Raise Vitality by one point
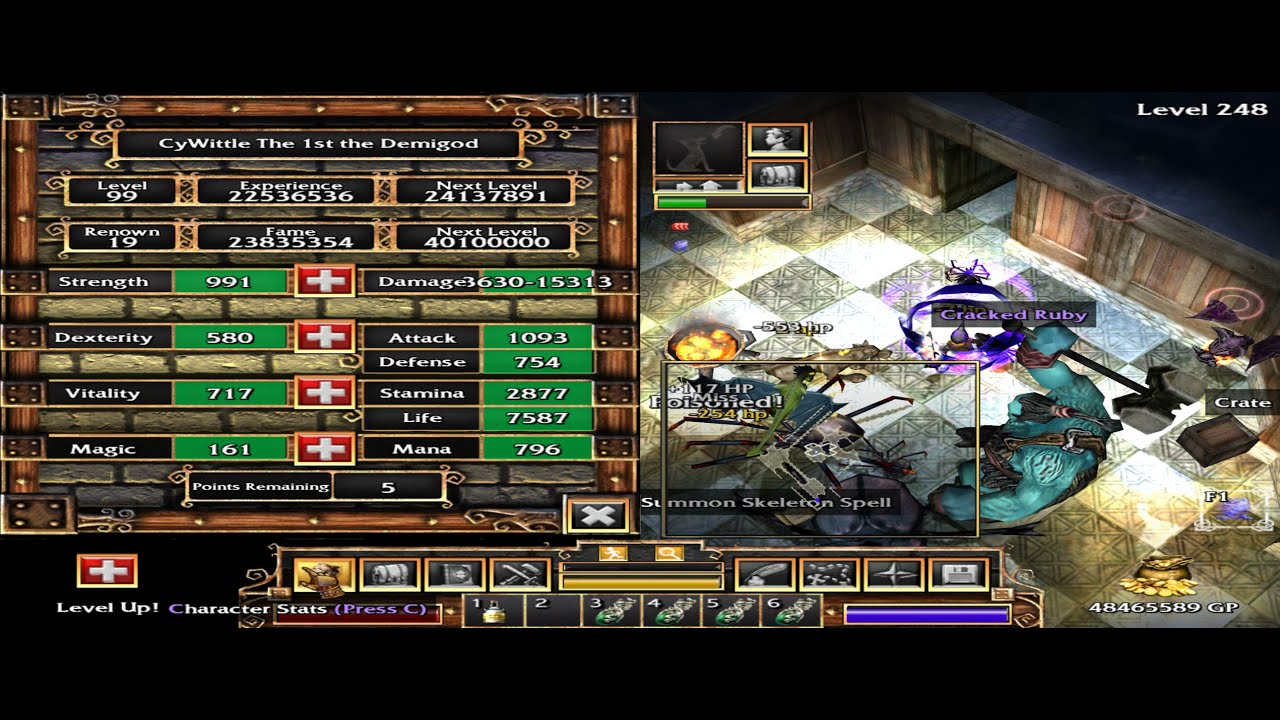 point(325,393)
